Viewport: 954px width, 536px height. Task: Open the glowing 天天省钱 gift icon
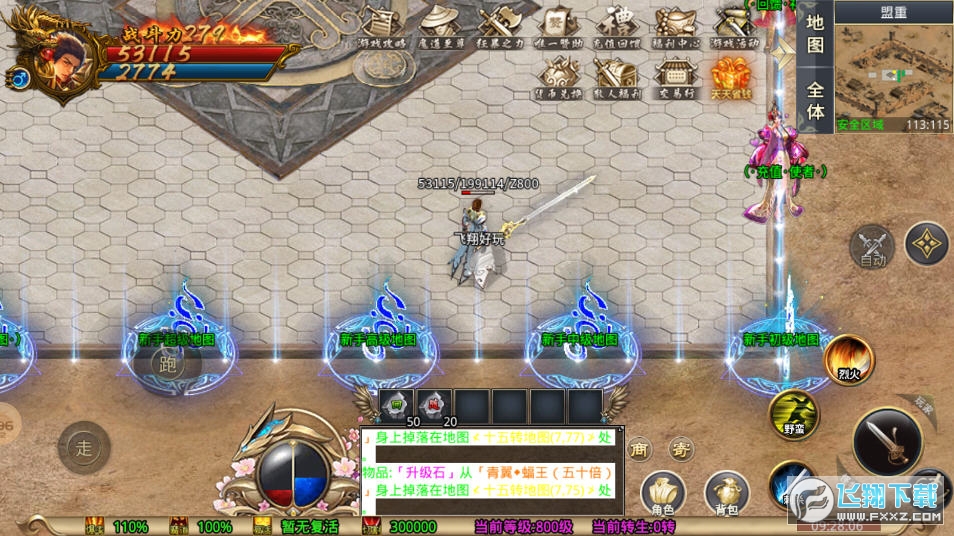(731, 76)
